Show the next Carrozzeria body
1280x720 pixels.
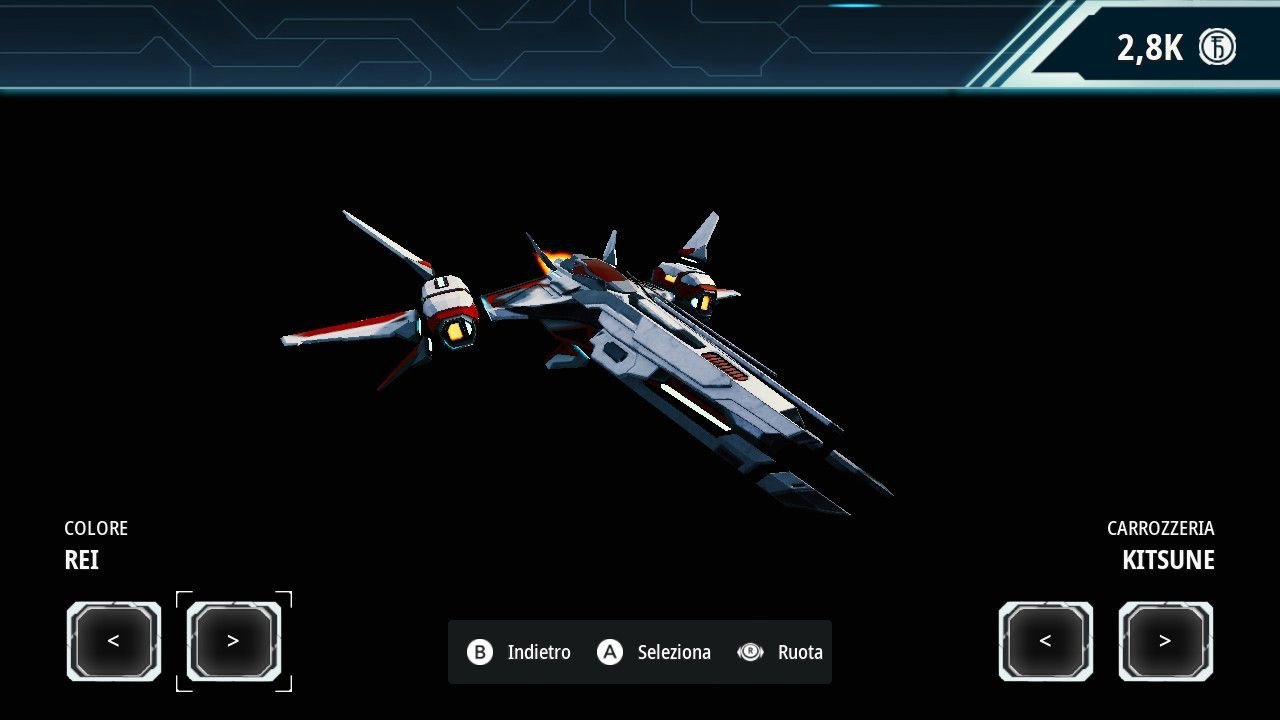point(1165,641)
